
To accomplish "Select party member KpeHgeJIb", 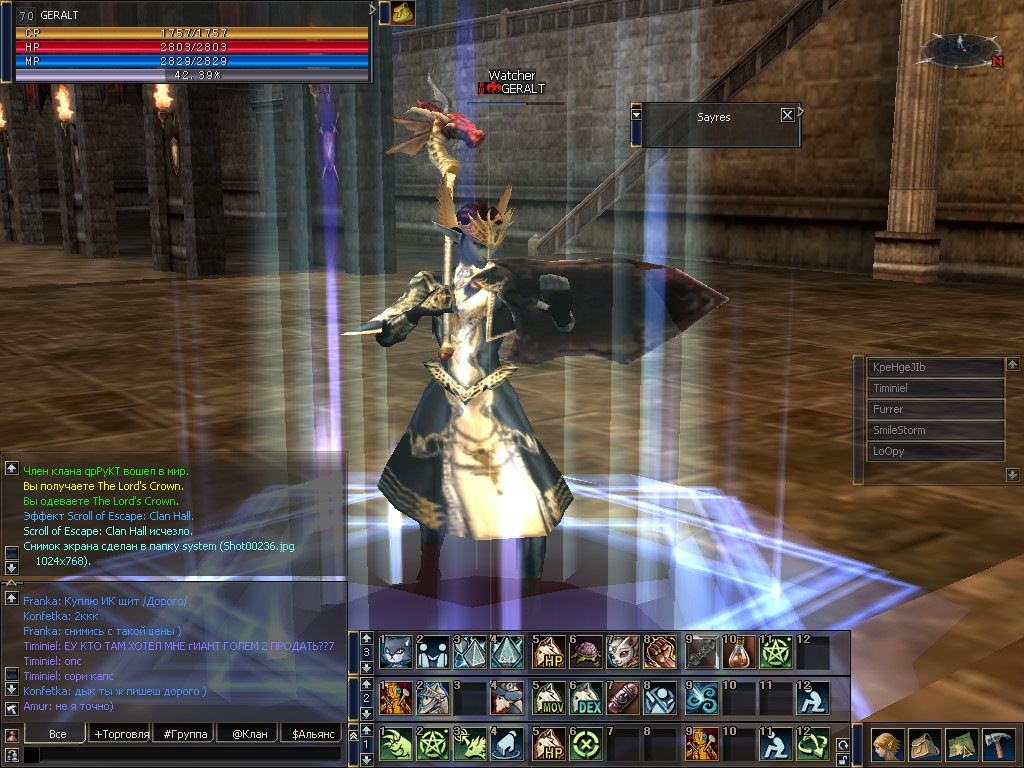I will coord(934,367).
